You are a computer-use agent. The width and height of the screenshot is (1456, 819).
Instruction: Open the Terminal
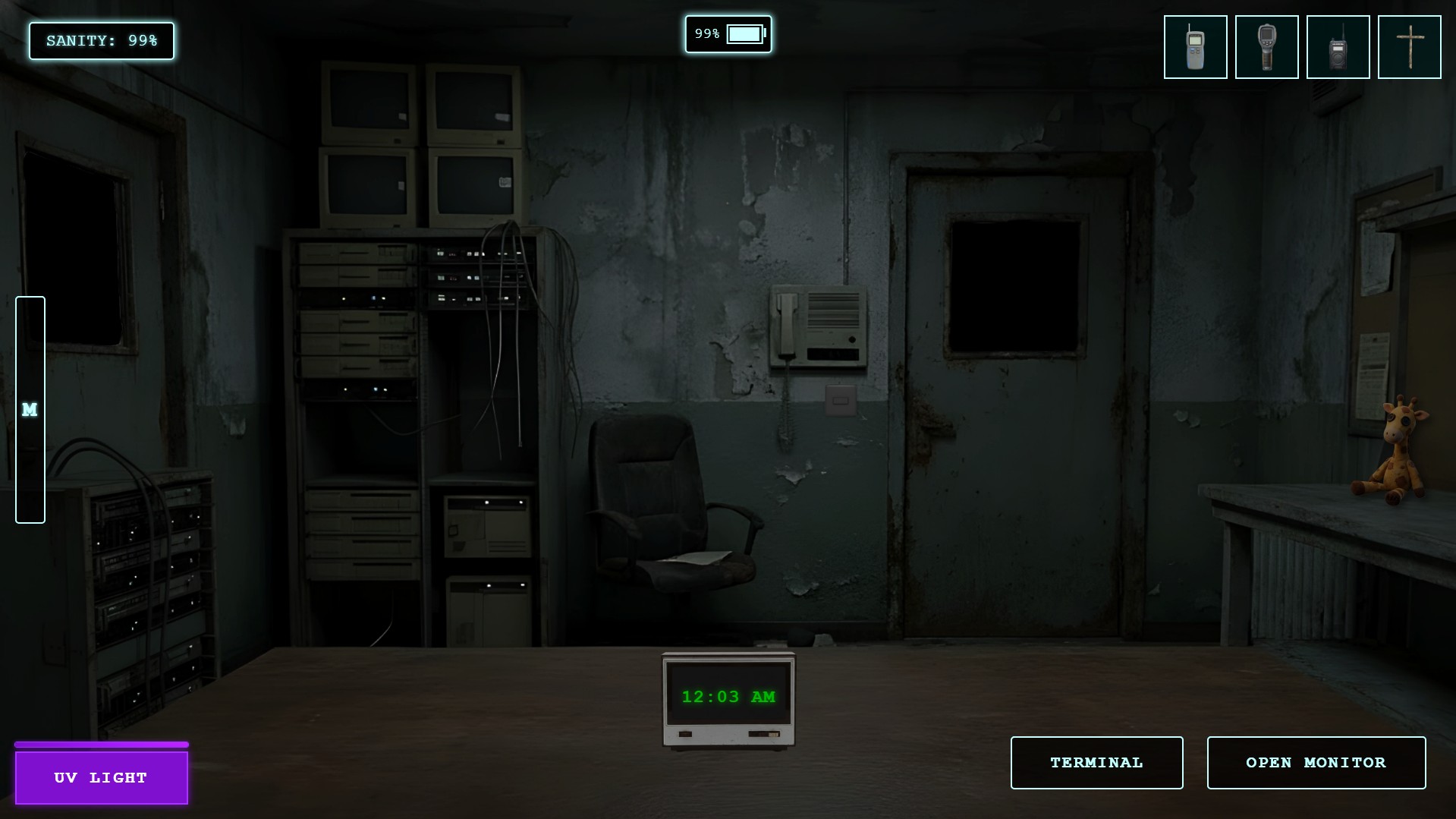(1096, 762)
